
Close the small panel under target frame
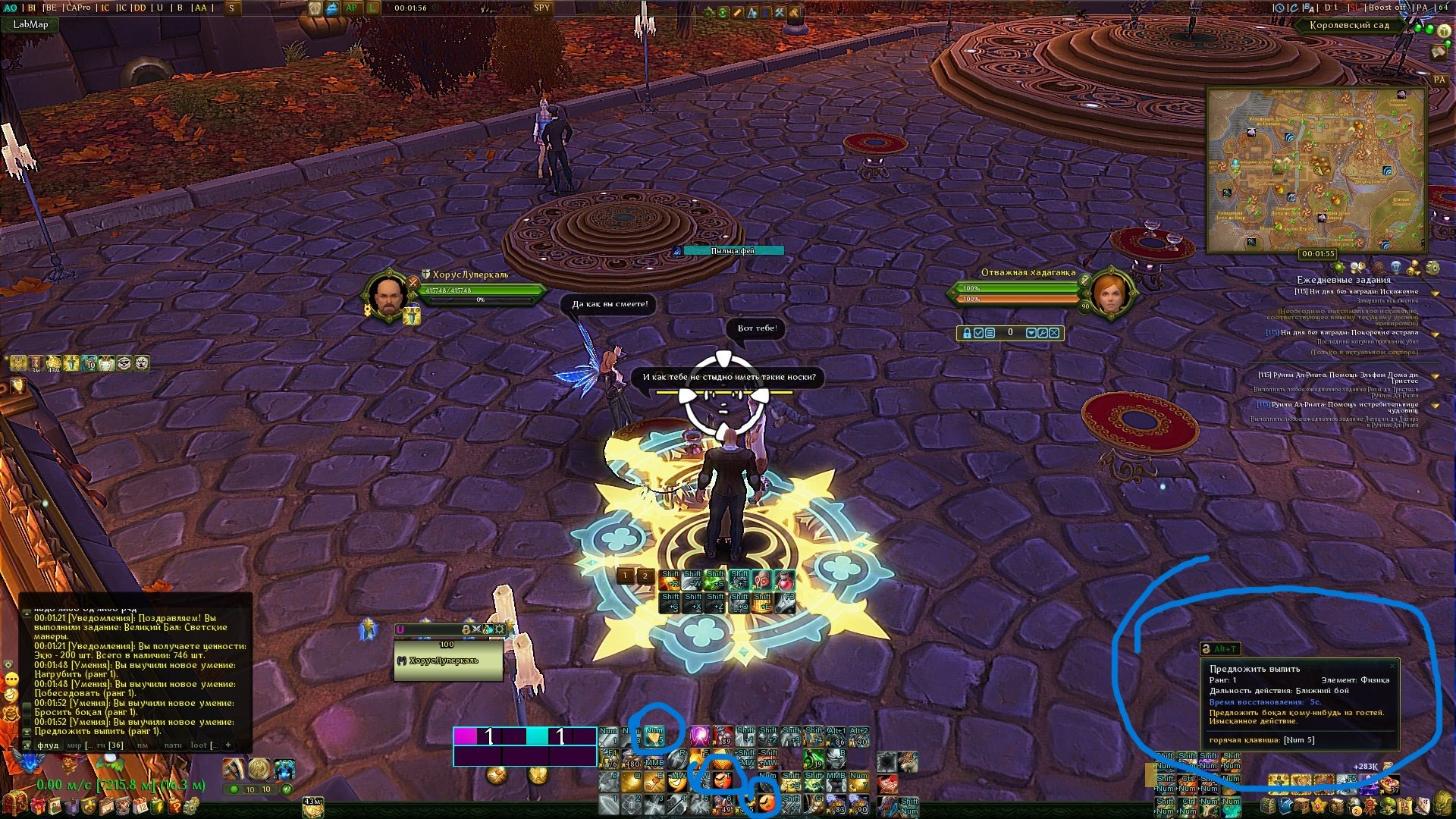[x=1054, y=333]
